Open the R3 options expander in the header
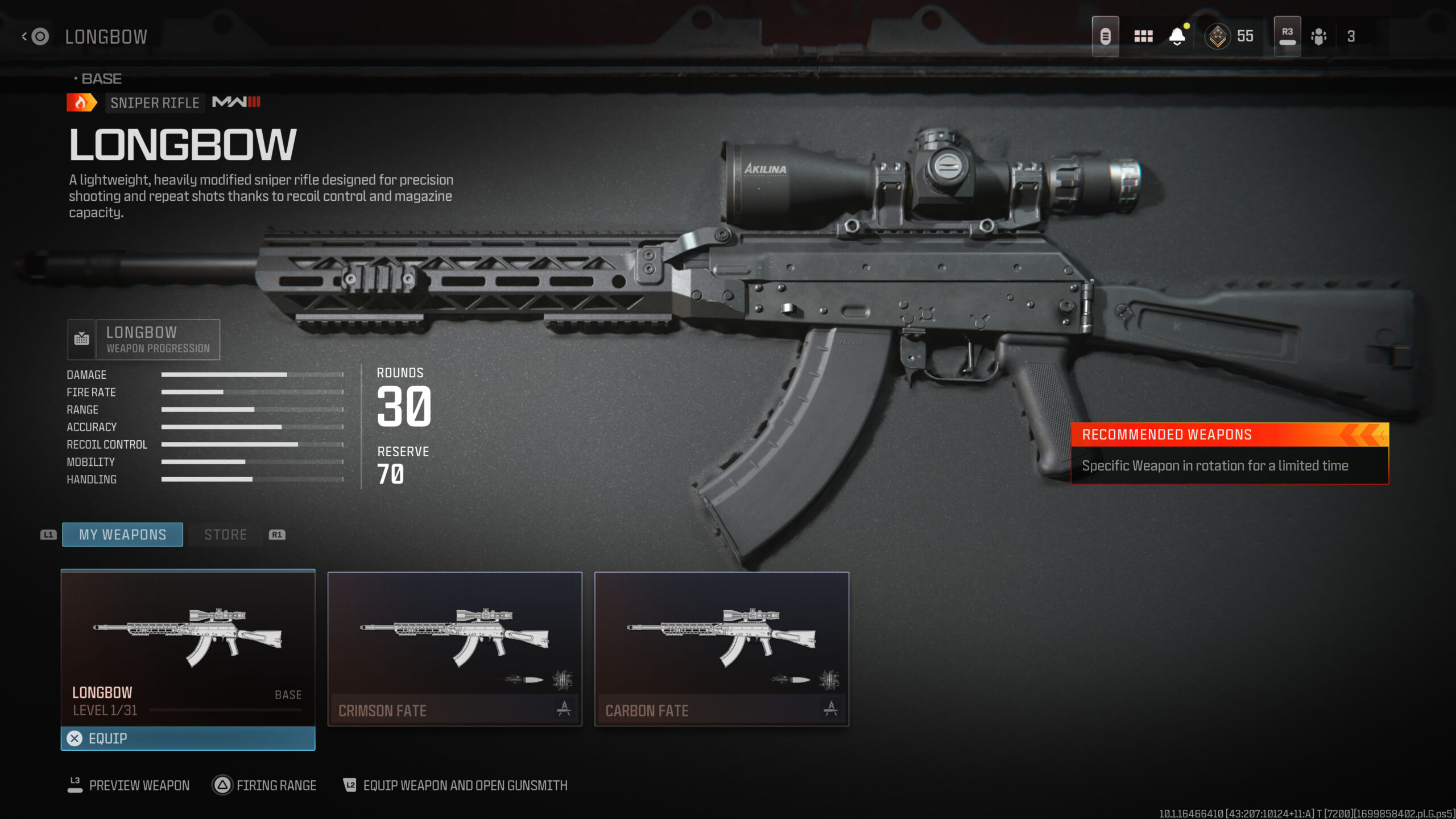The width and height of the screenshot is (1456, 819). click(1287, 35)
